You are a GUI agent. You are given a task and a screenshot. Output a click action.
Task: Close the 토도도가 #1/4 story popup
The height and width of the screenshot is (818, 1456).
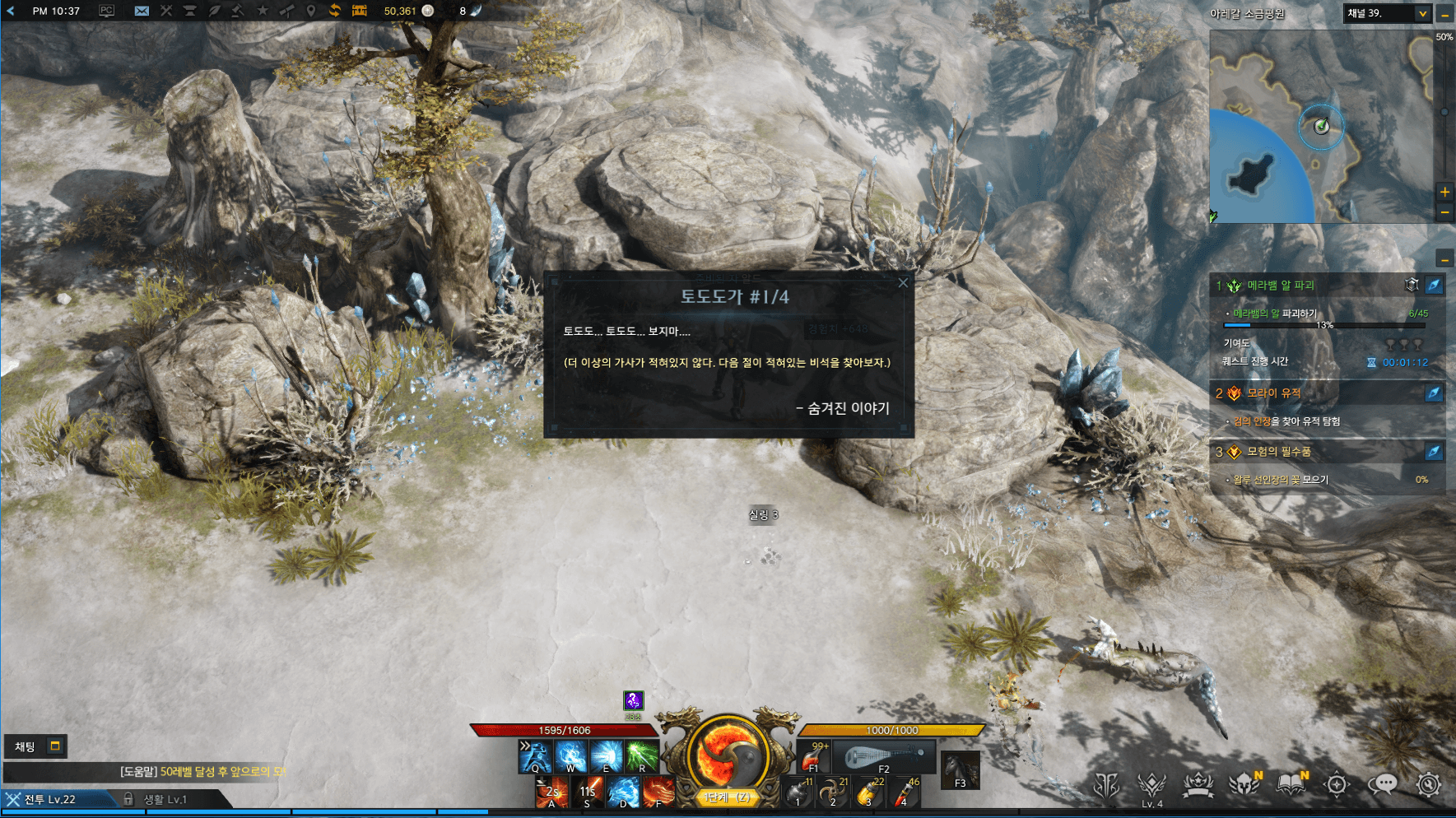[903, 283]
